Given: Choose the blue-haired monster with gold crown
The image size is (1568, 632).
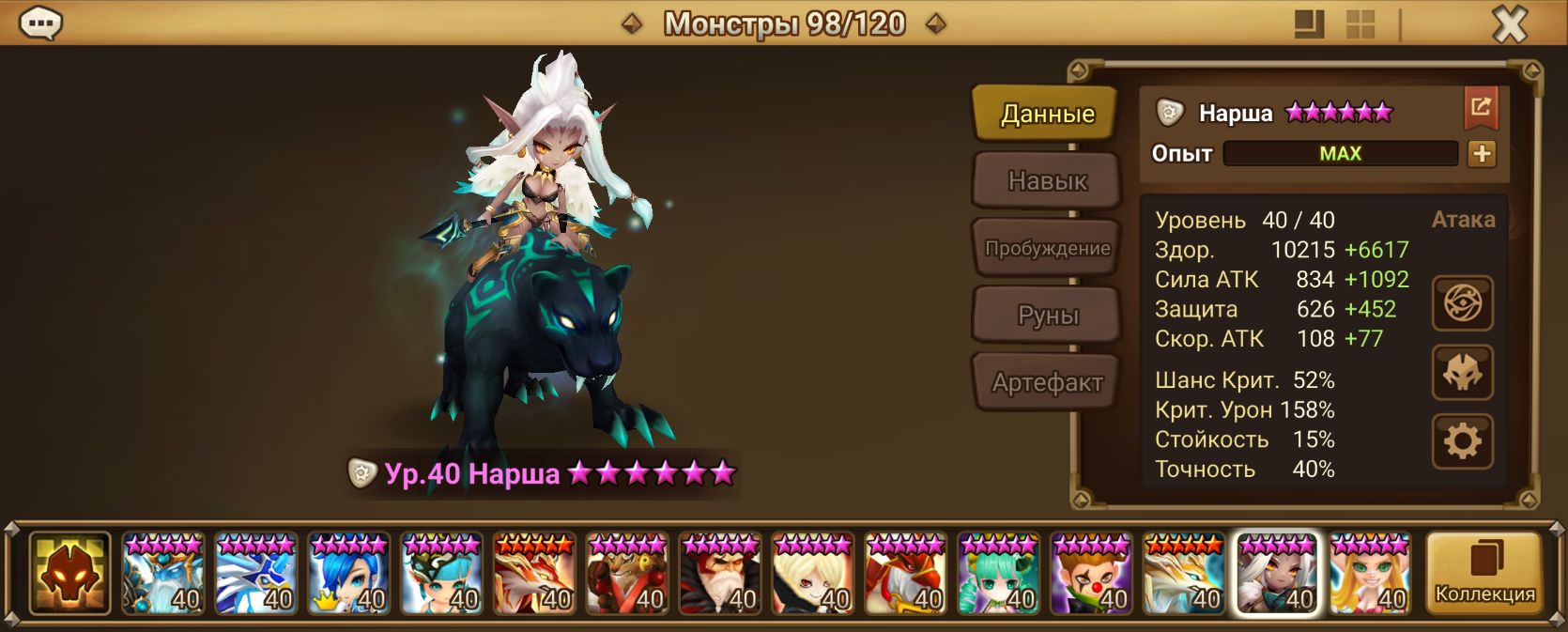Looking at the screenshot, I should pos(348,574).
